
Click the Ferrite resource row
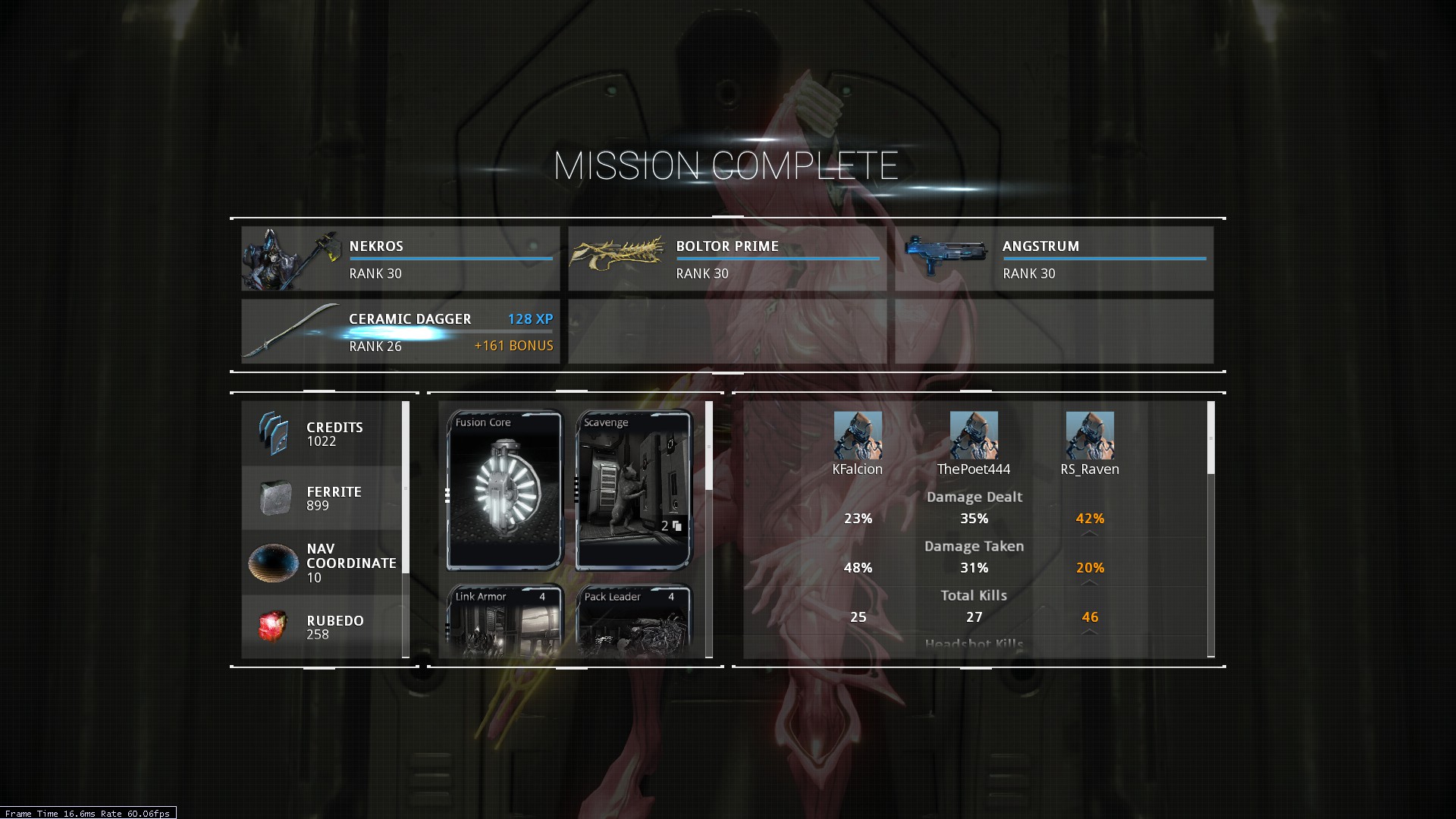pyautogui.click(x=322, y=498)
